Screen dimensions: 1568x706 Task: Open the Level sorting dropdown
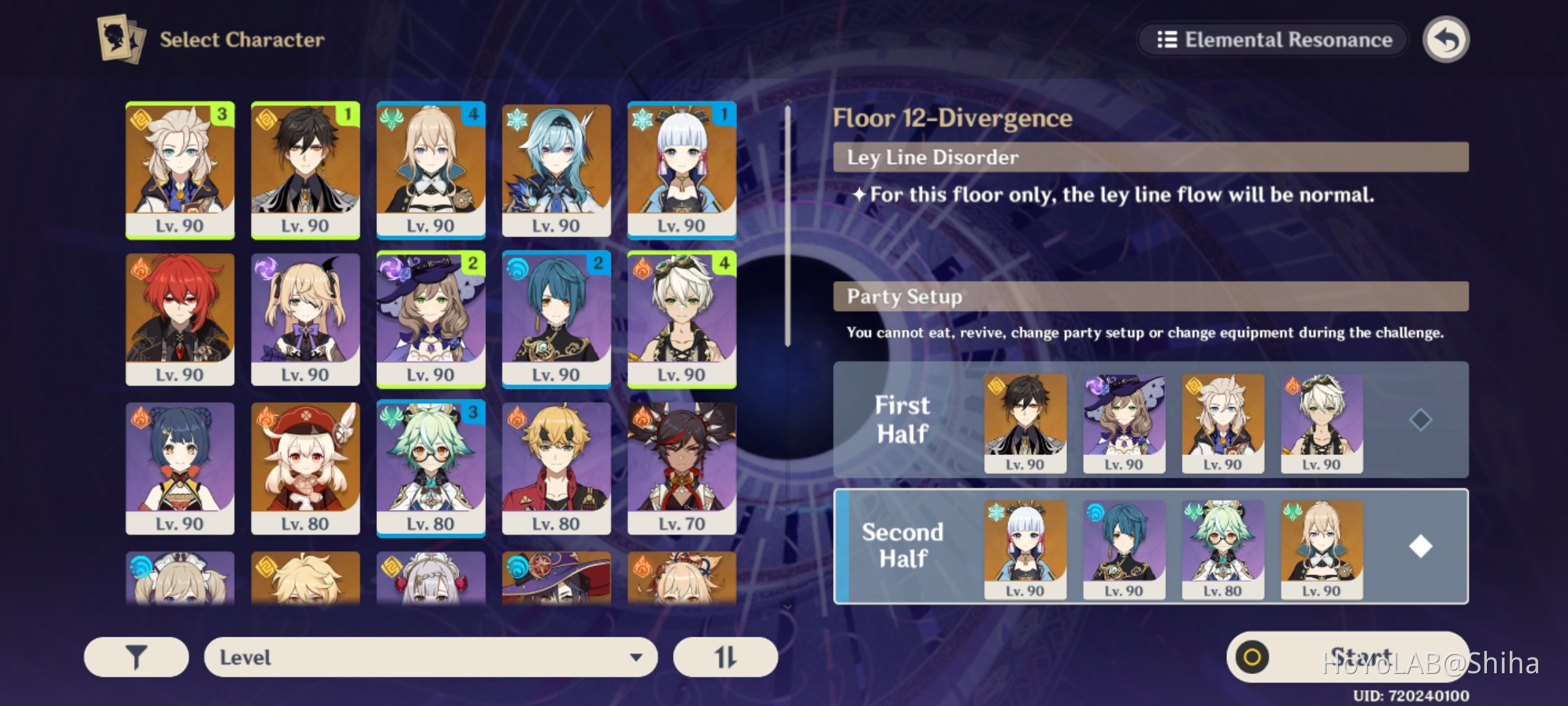431,656
